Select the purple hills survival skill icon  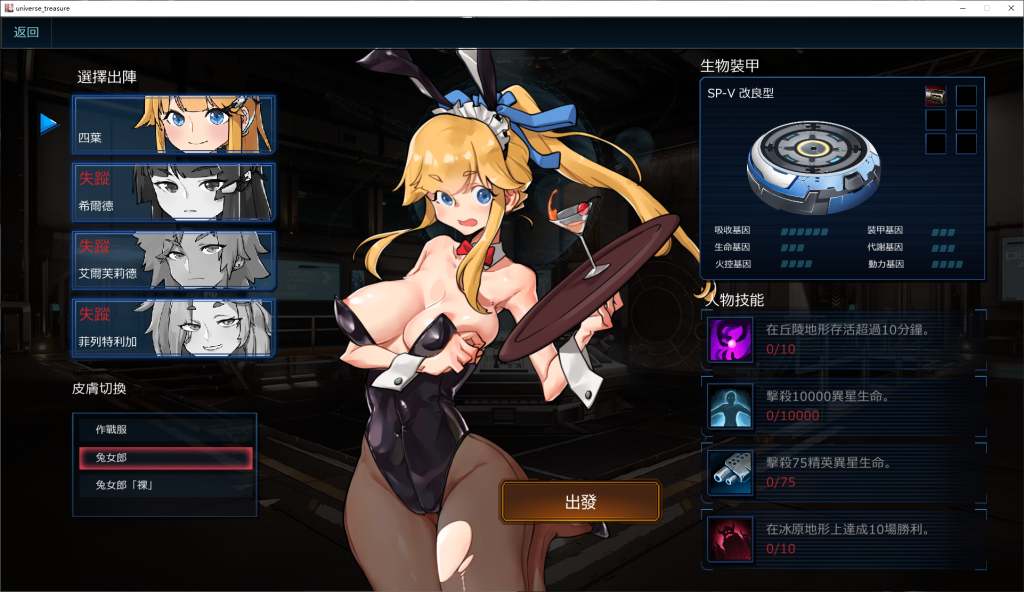[x=730, y=339]
